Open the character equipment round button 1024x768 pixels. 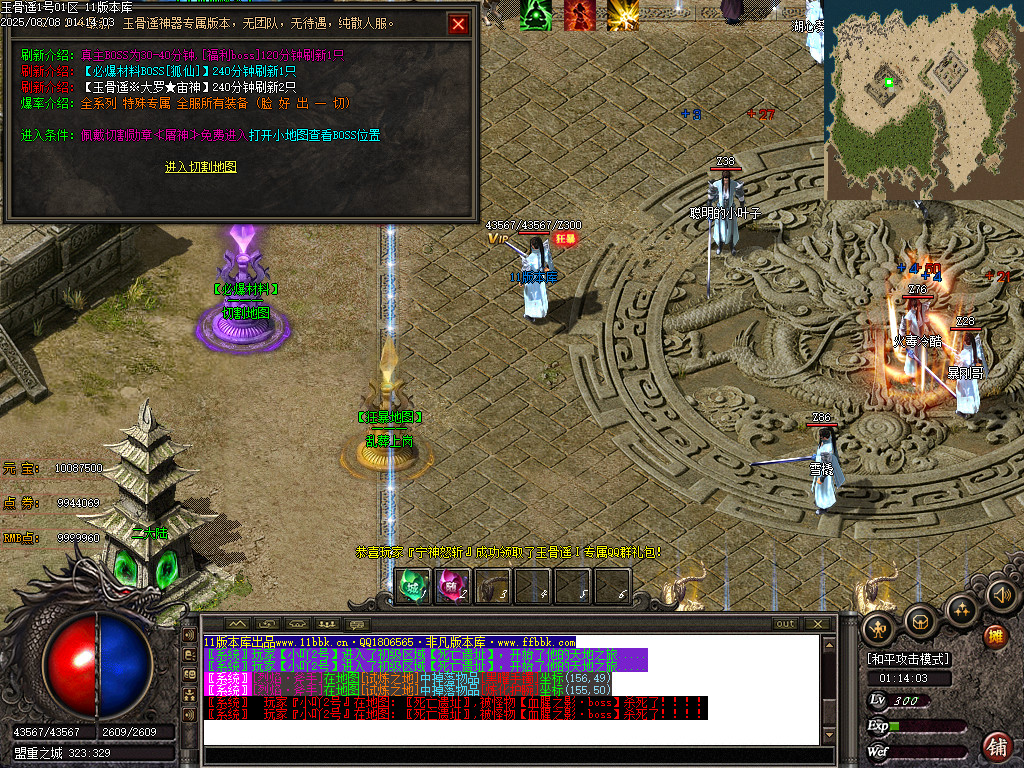879,629
